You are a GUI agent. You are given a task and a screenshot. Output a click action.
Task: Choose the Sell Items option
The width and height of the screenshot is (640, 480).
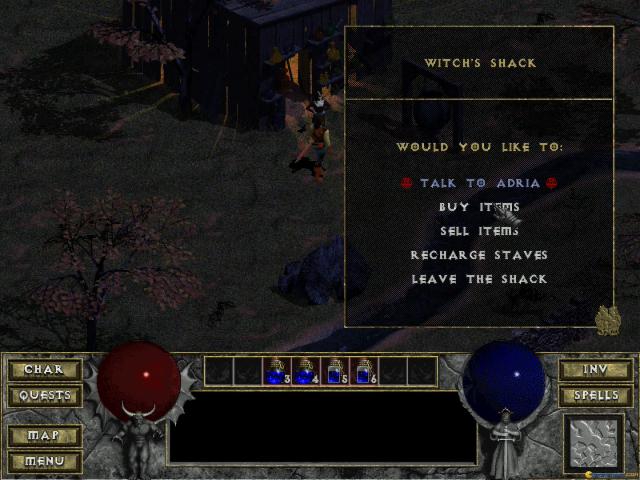pos(479,231)
